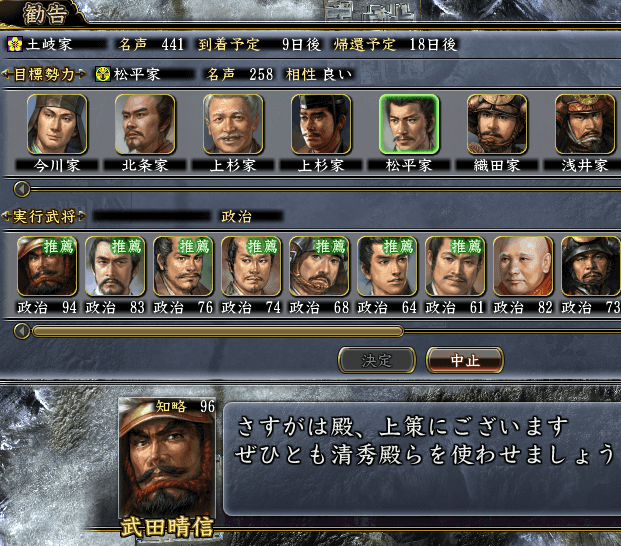The image size is (621, 546).
Task: Select the 今川家 clan portrait
Action: [x=57, y=124]
